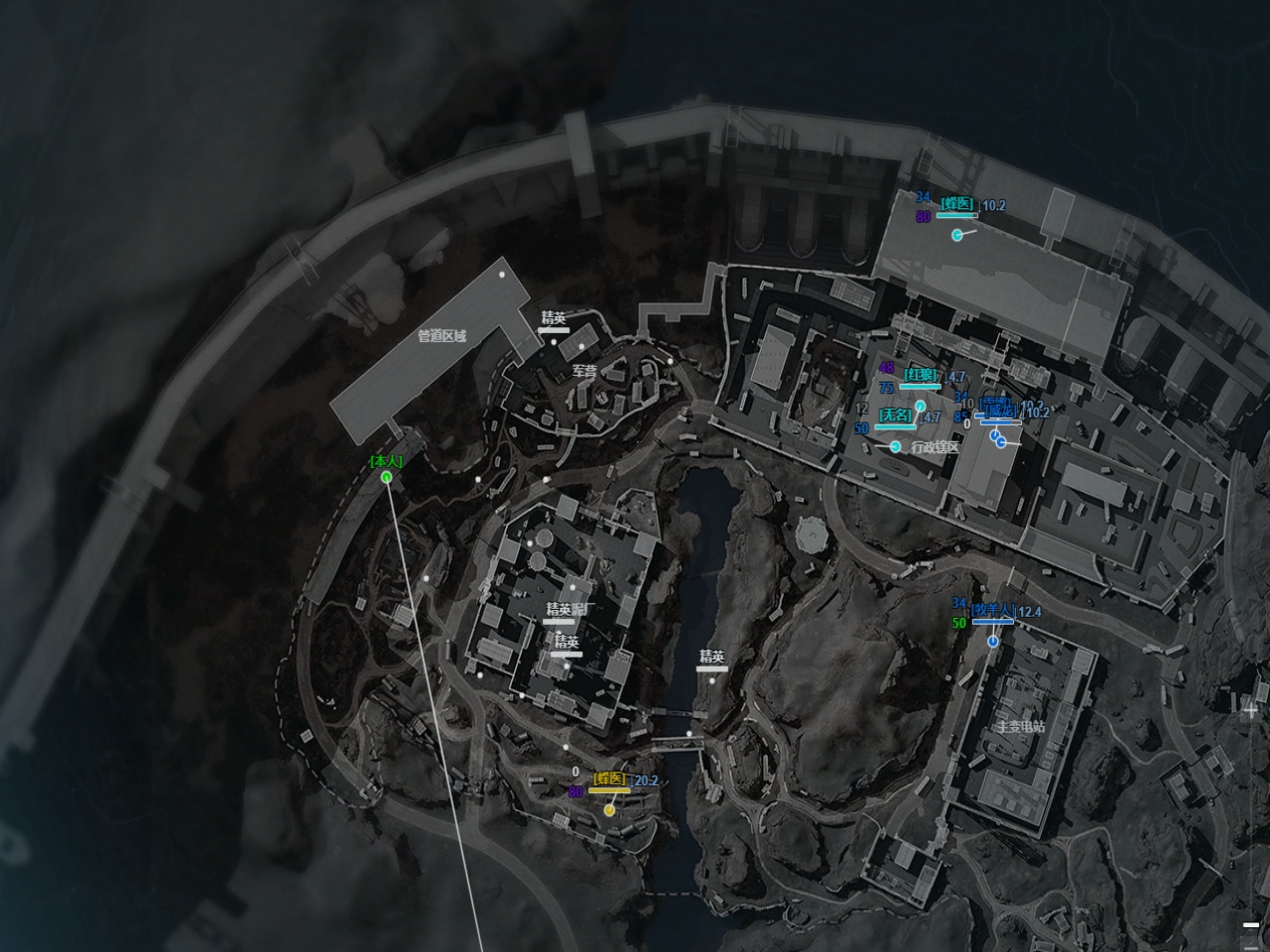The image size is (1270, 952).
Task: Click the 管道区域 map label
Action: (x=442, y=336)
